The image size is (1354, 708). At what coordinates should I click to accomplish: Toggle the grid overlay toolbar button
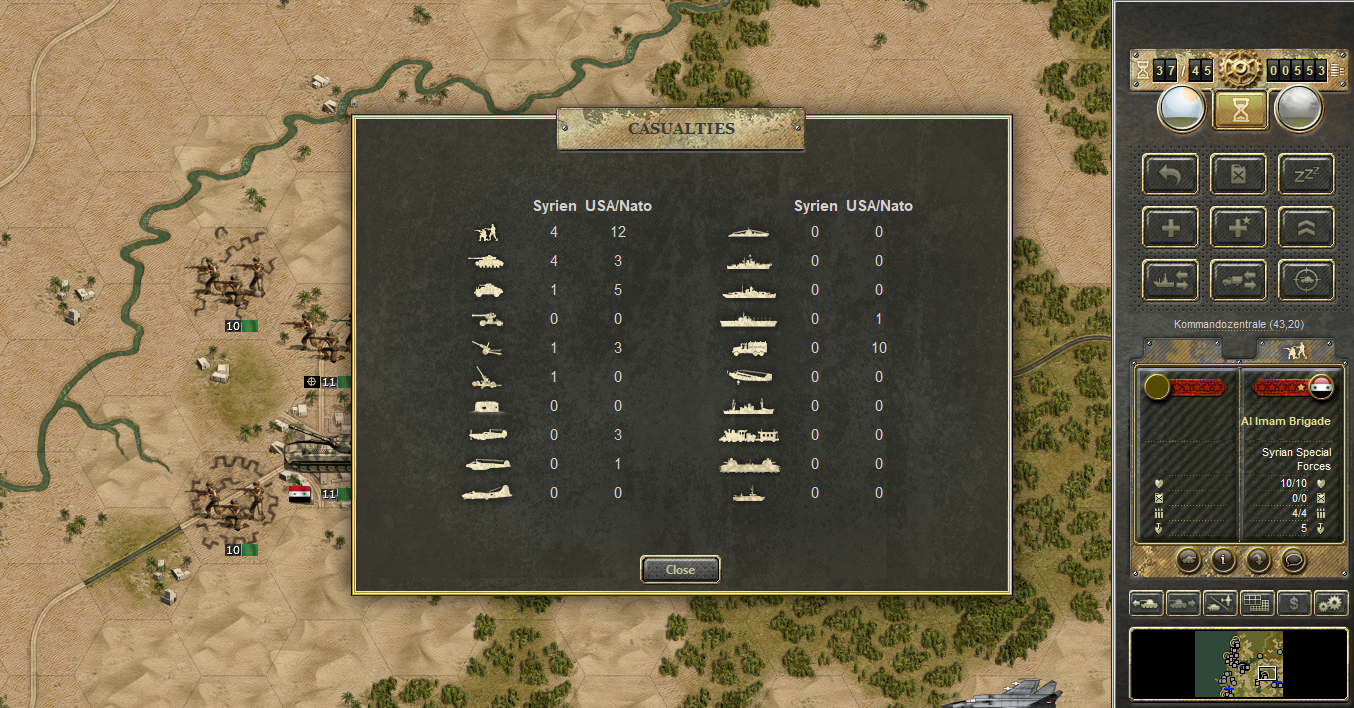(1257, 603)
